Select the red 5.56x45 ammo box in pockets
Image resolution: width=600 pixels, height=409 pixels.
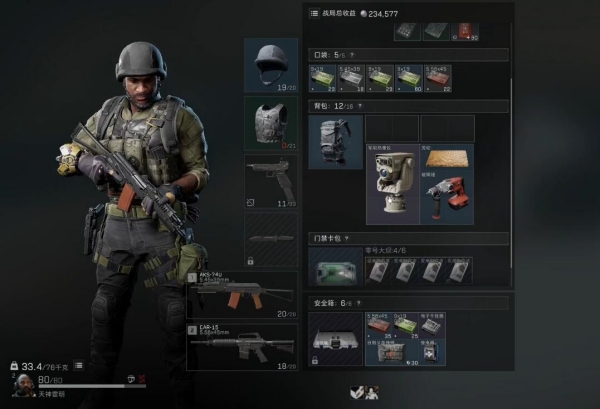point(437,77)
